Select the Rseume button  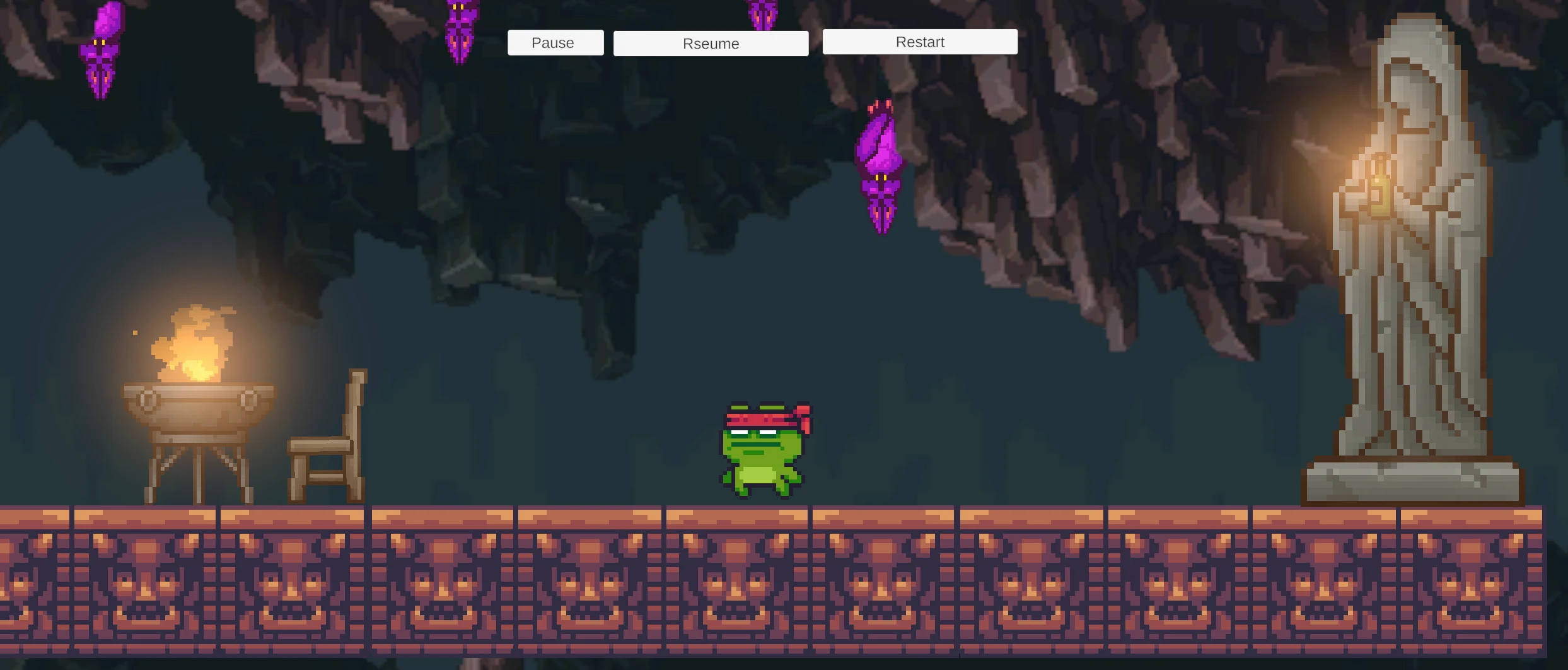coord(711,44)
